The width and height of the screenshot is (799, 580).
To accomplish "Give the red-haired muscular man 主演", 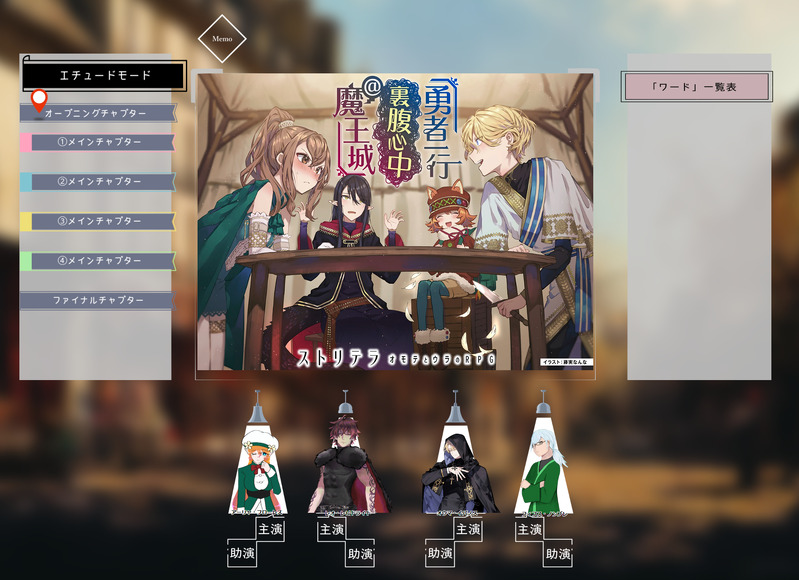I will pyautogui.click(x=332, y=529).
